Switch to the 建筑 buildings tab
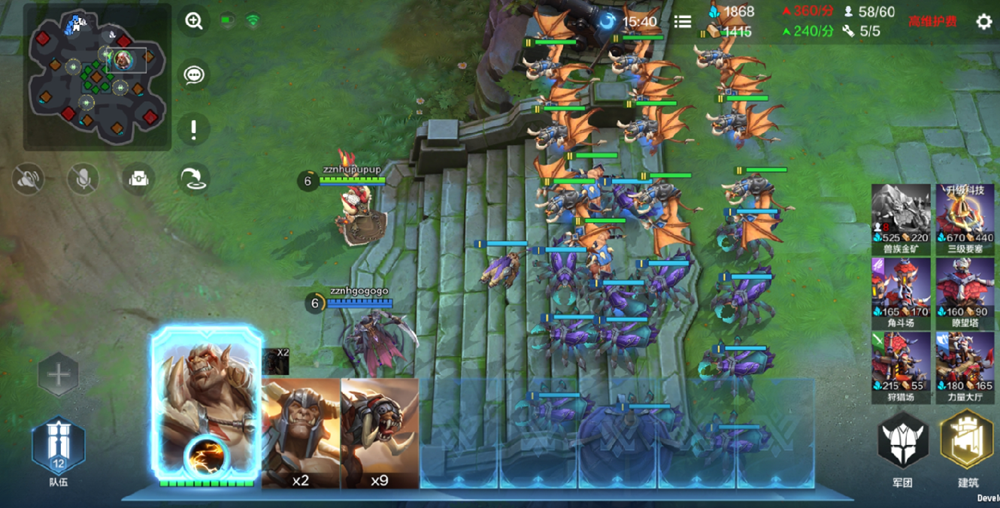Viewport: 1000px width, 508px height. click(x=966, y=446)
